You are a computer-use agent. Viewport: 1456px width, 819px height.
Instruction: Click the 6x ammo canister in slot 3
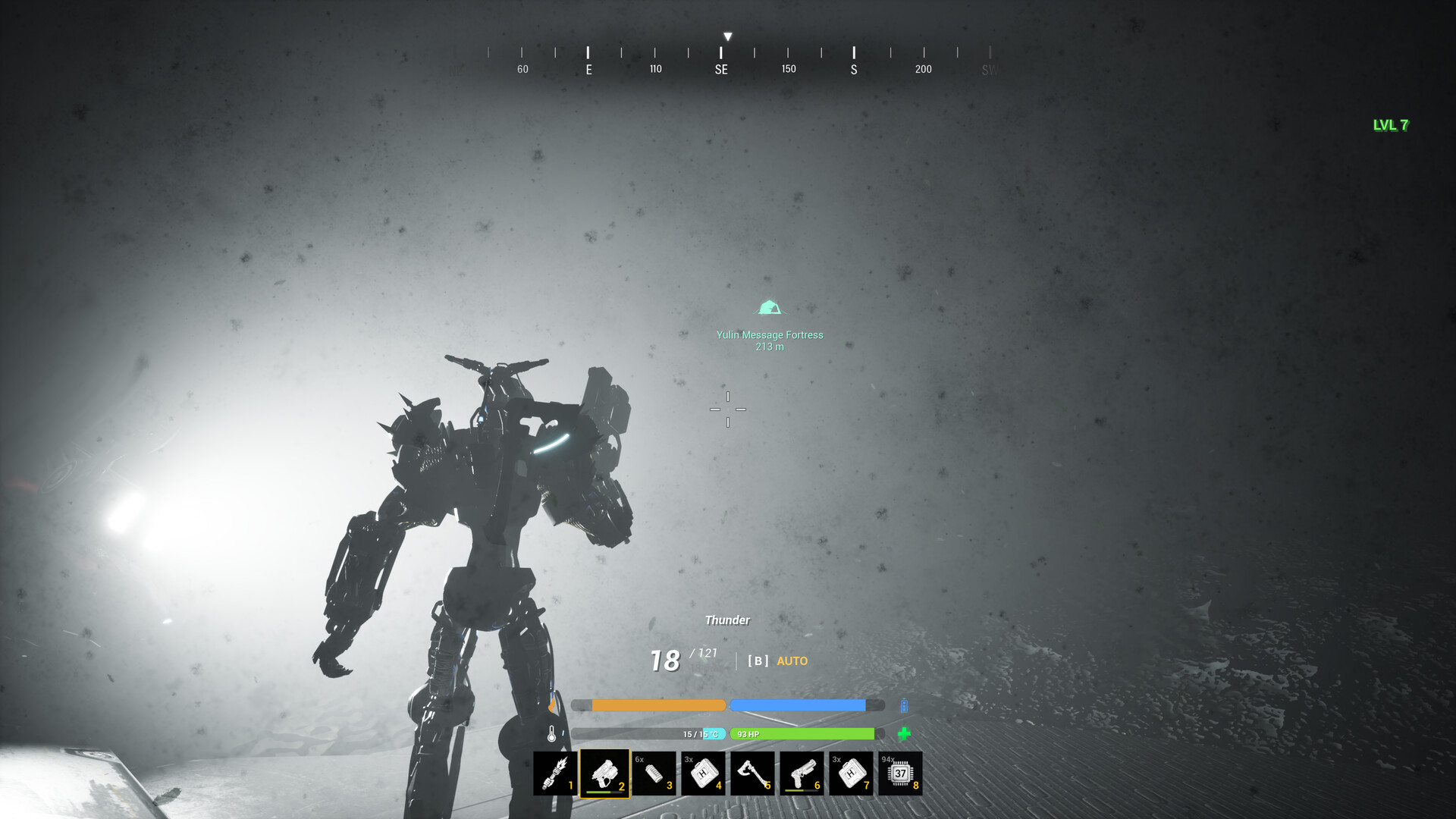(x=654, y=773)
